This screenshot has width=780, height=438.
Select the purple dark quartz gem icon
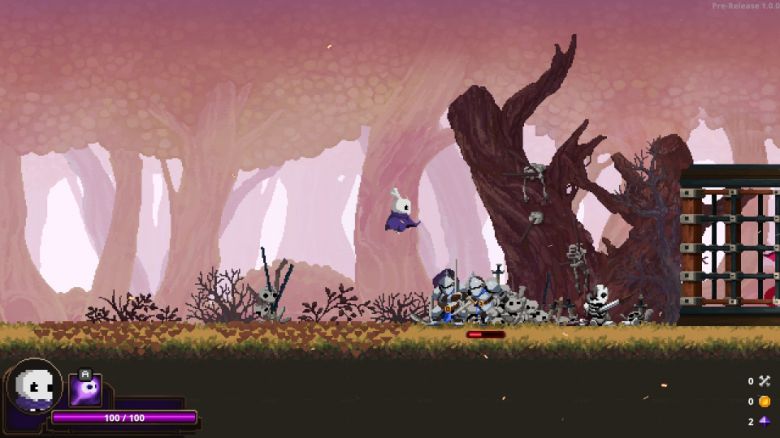click(765, 421)
